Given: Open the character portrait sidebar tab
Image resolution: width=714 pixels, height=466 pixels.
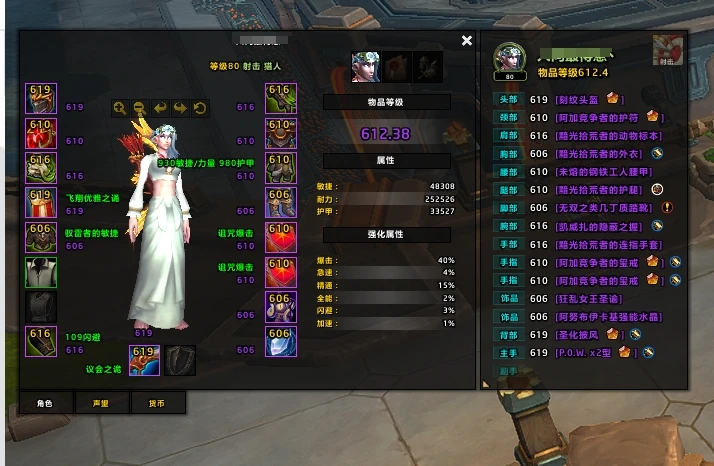Looking at the screenshot, I should [x=365, y=67].
